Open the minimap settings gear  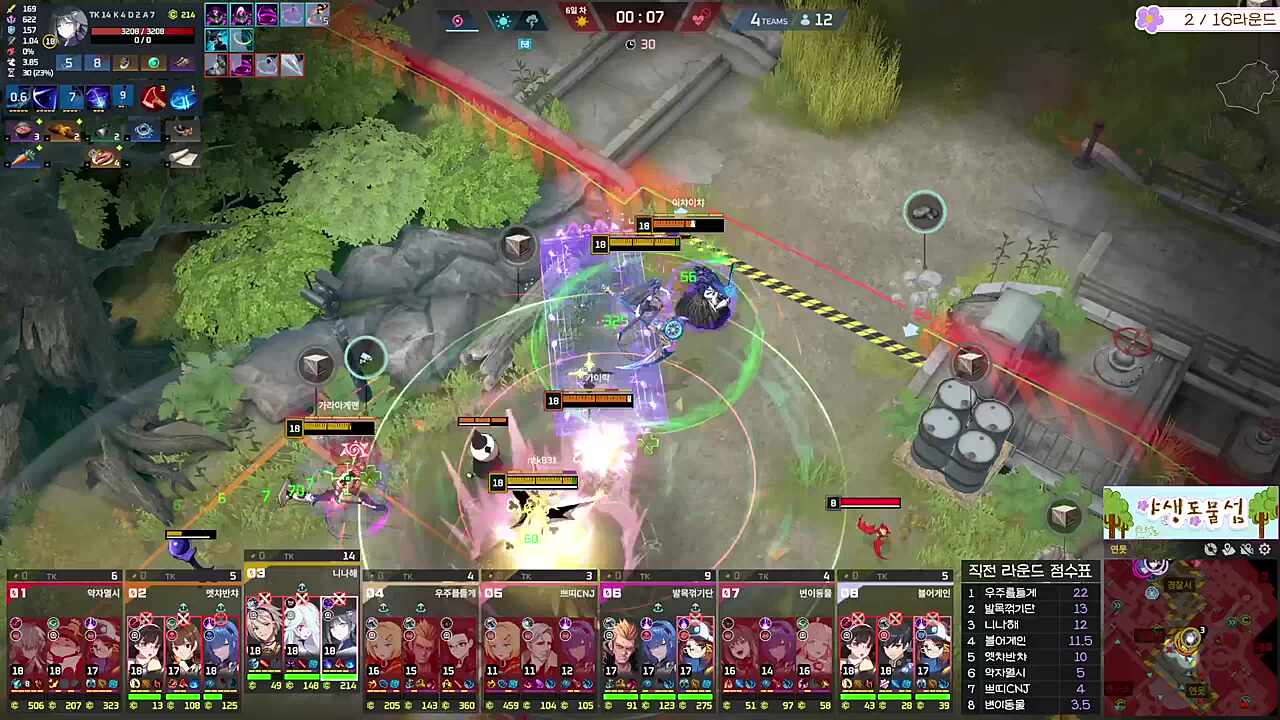click(1264, 549)
